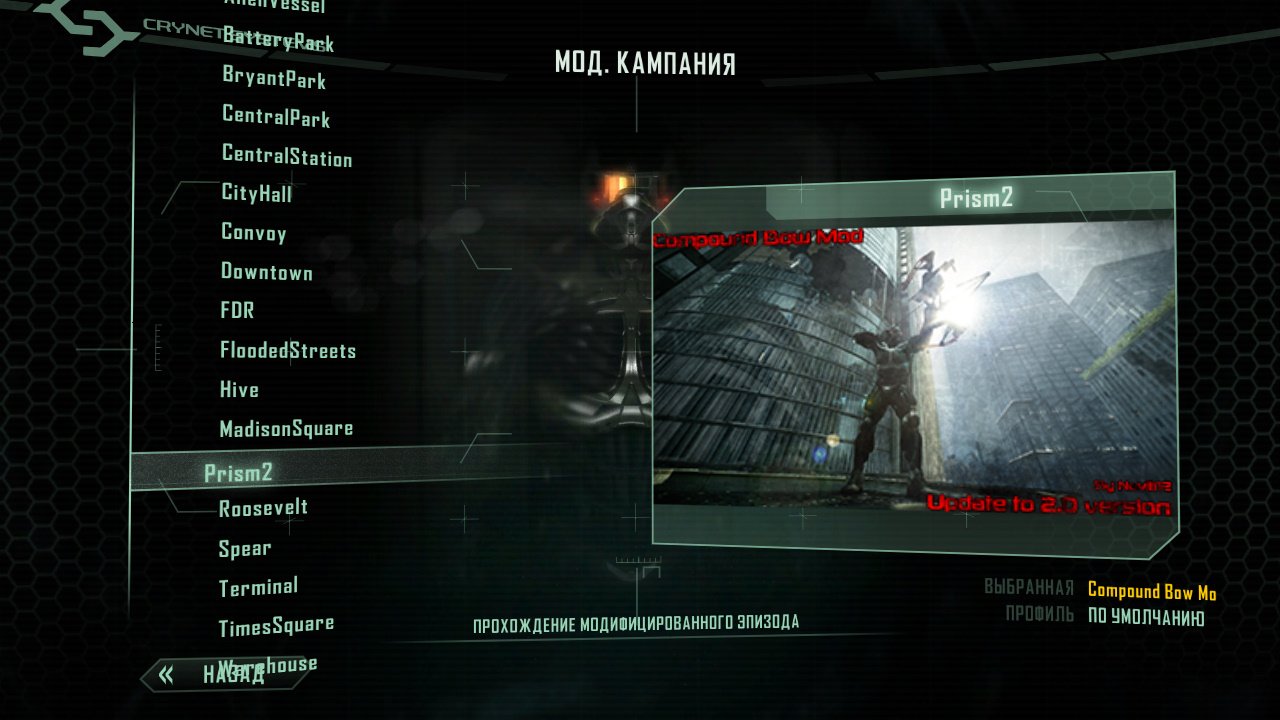Screen dimensions: 1280x720
Task: Select the Hive mission
Action: (239, 389)
